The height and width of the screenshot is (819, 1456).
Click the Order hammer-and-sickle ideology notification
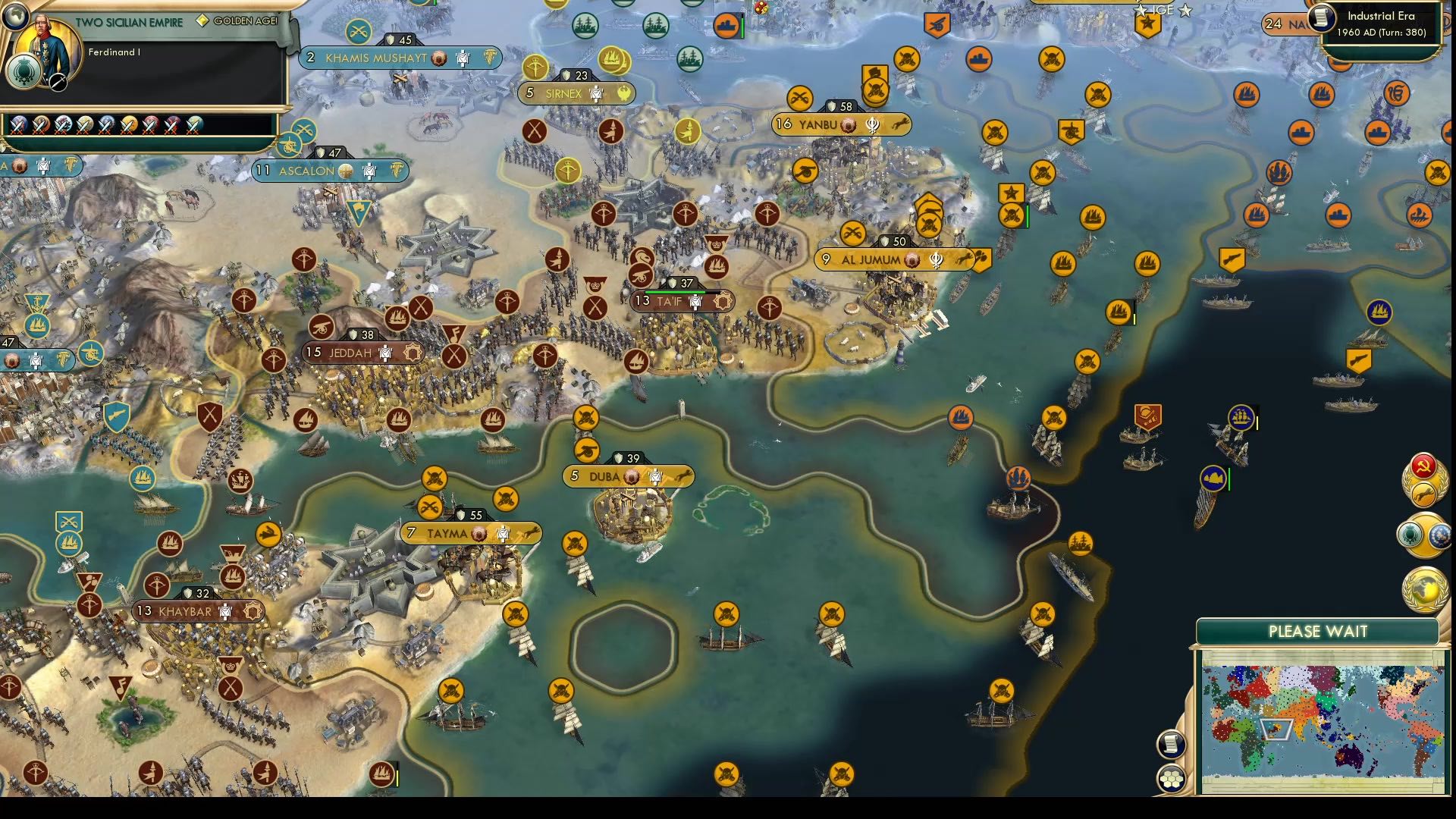(1425, 464)
